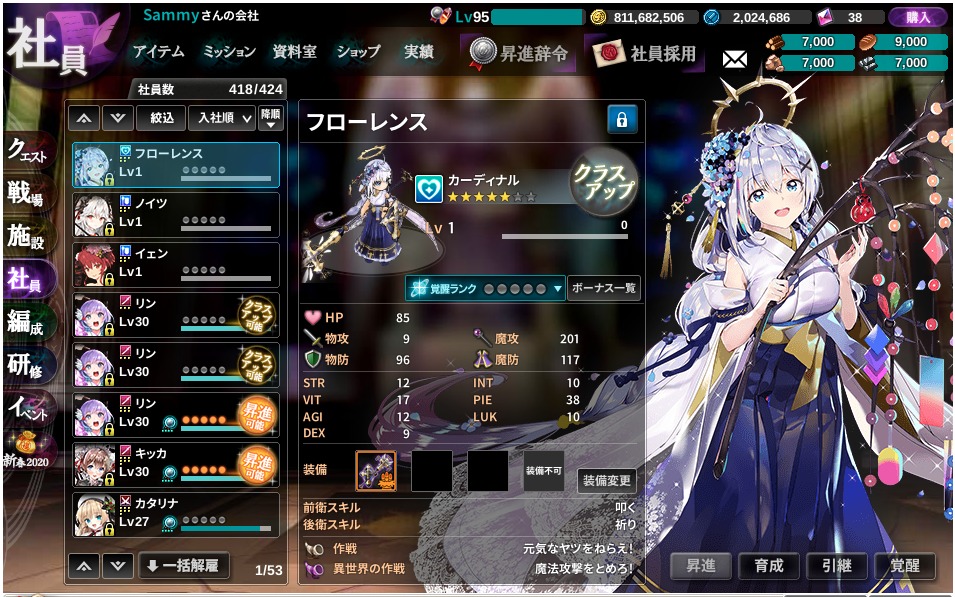This screenshot has height=597, width=955.
Task: Click the クラスアップ button
Action: click(604, 182)
